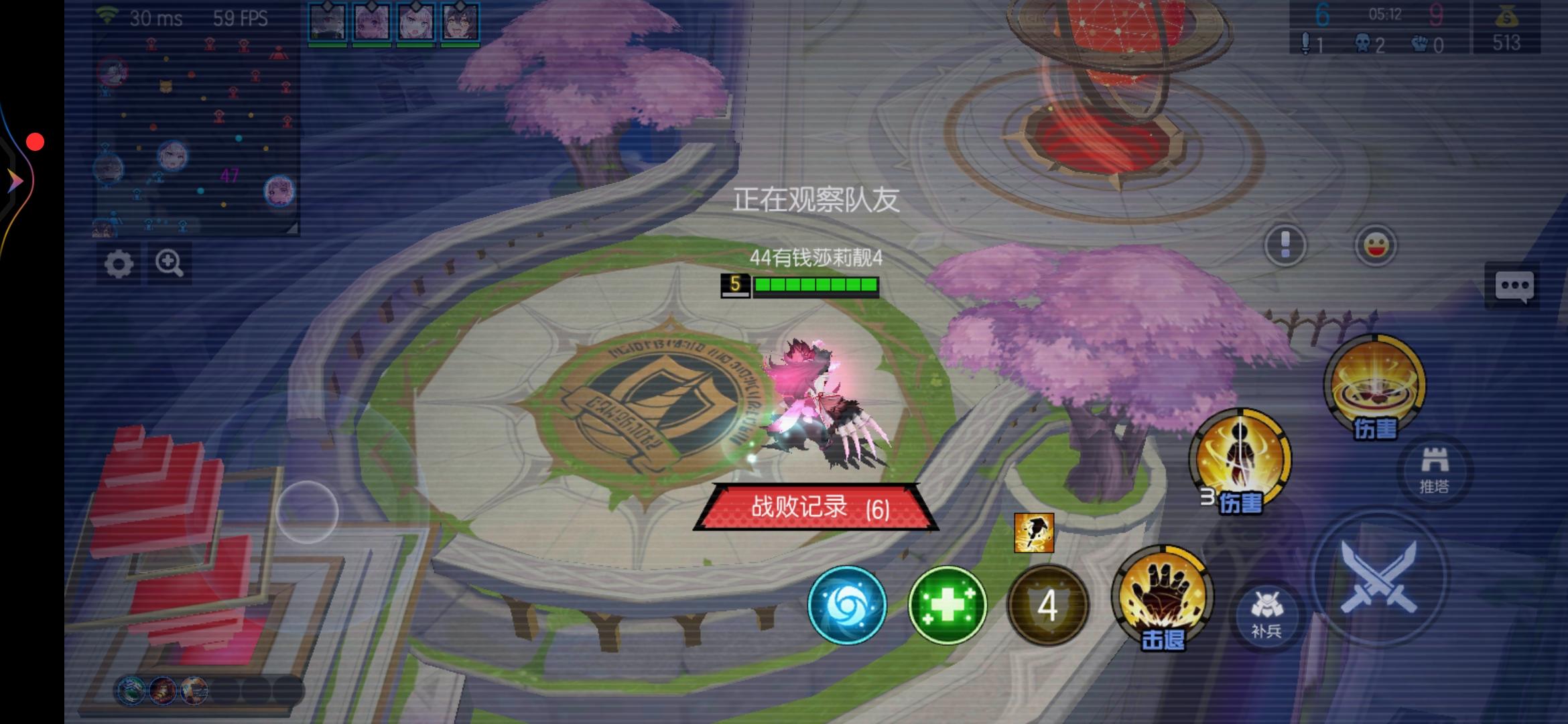Tap the first item thumbnail in bottom-left row
The image size is (1568, 724).
tap(131, 690)
